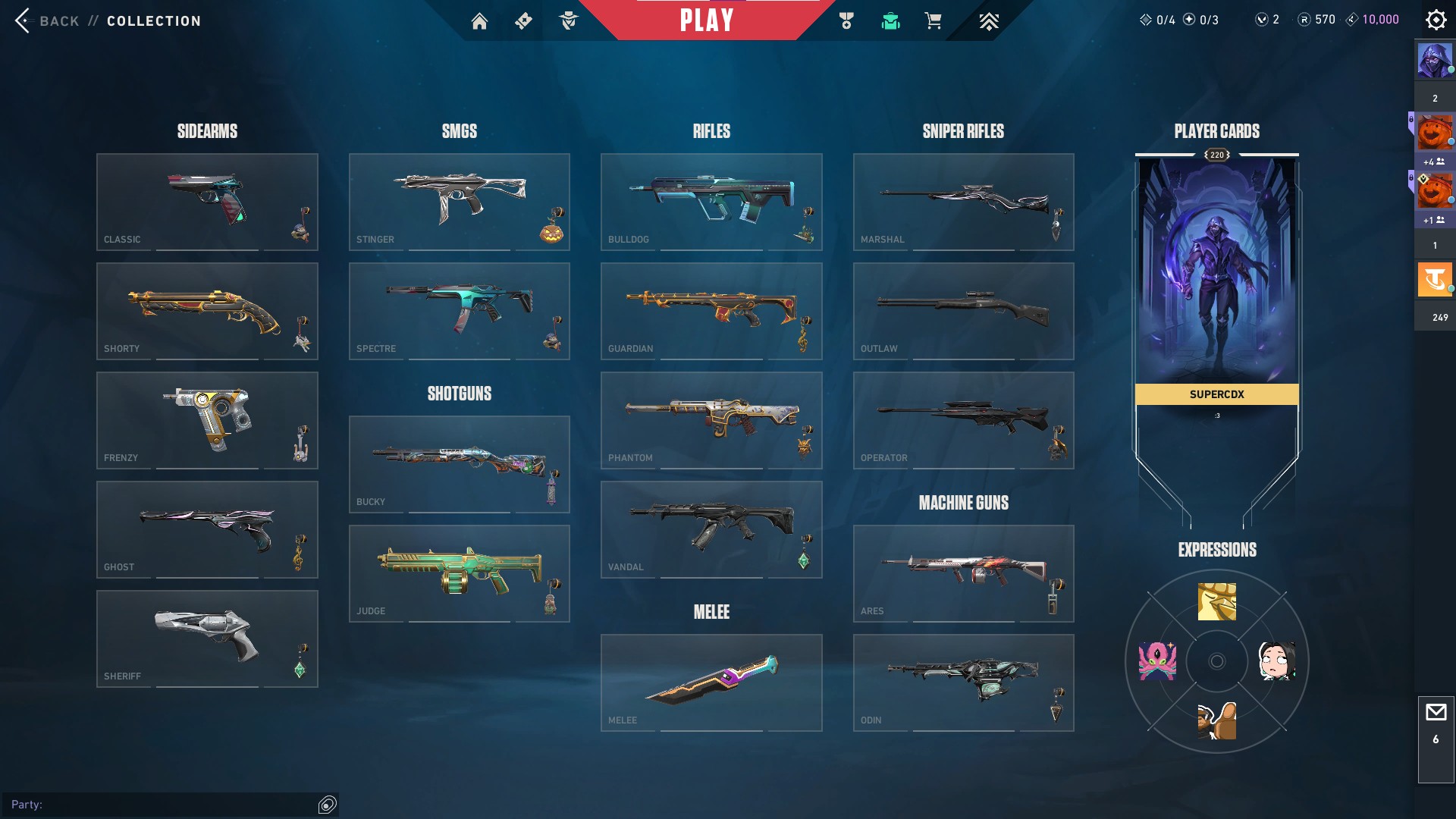Select the Sheriff revolver slot
Screen dimensions: 1456x819
[207, 639]
